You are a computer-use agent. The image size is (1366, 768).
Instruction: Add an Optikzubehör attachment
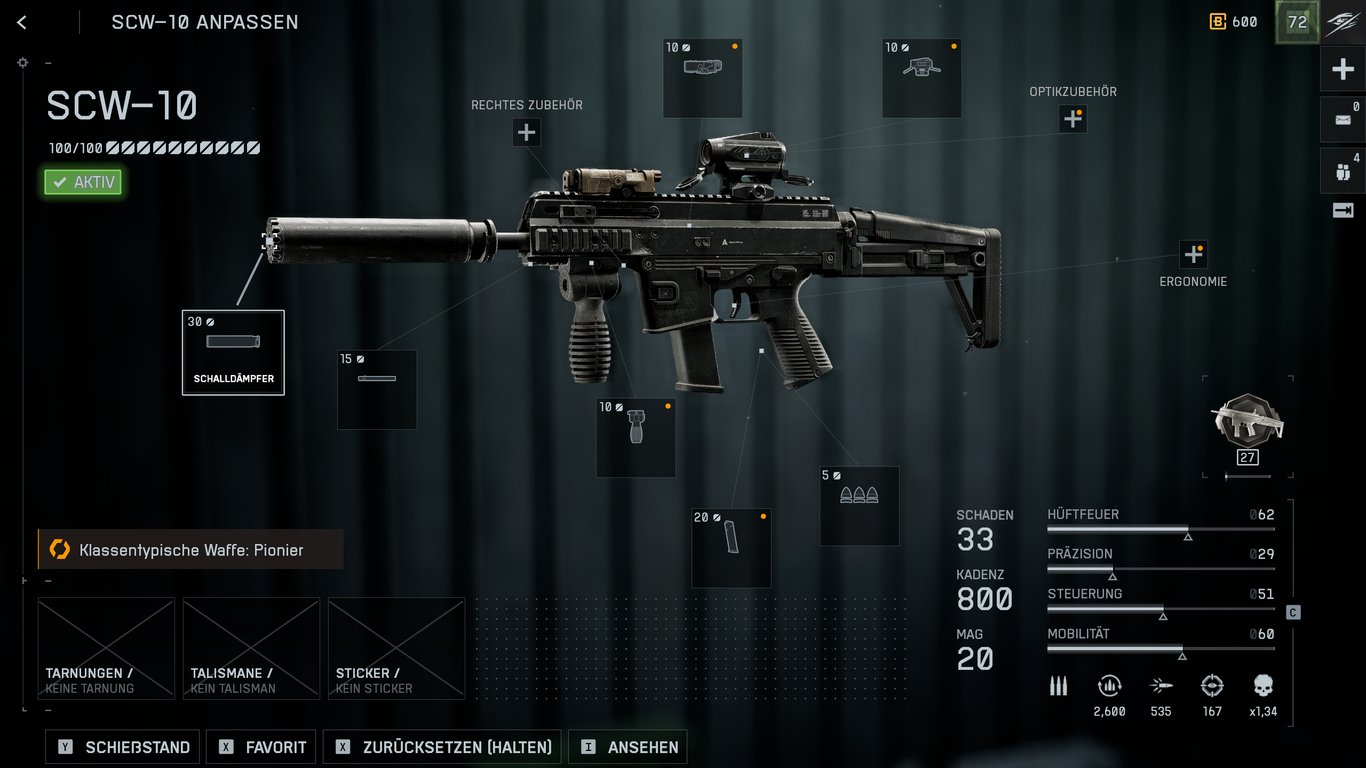point(1073,119)
